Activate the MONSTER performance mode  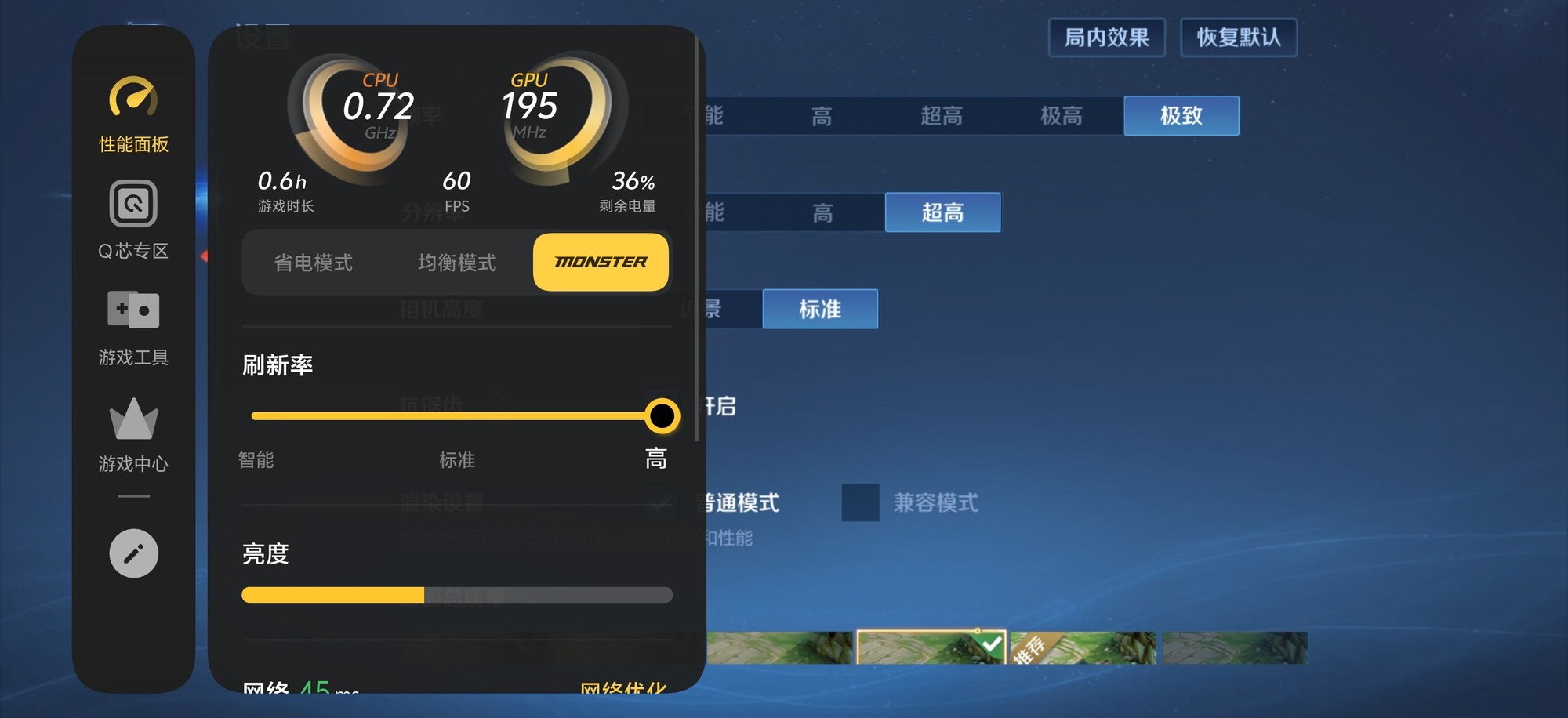point(601,263)
